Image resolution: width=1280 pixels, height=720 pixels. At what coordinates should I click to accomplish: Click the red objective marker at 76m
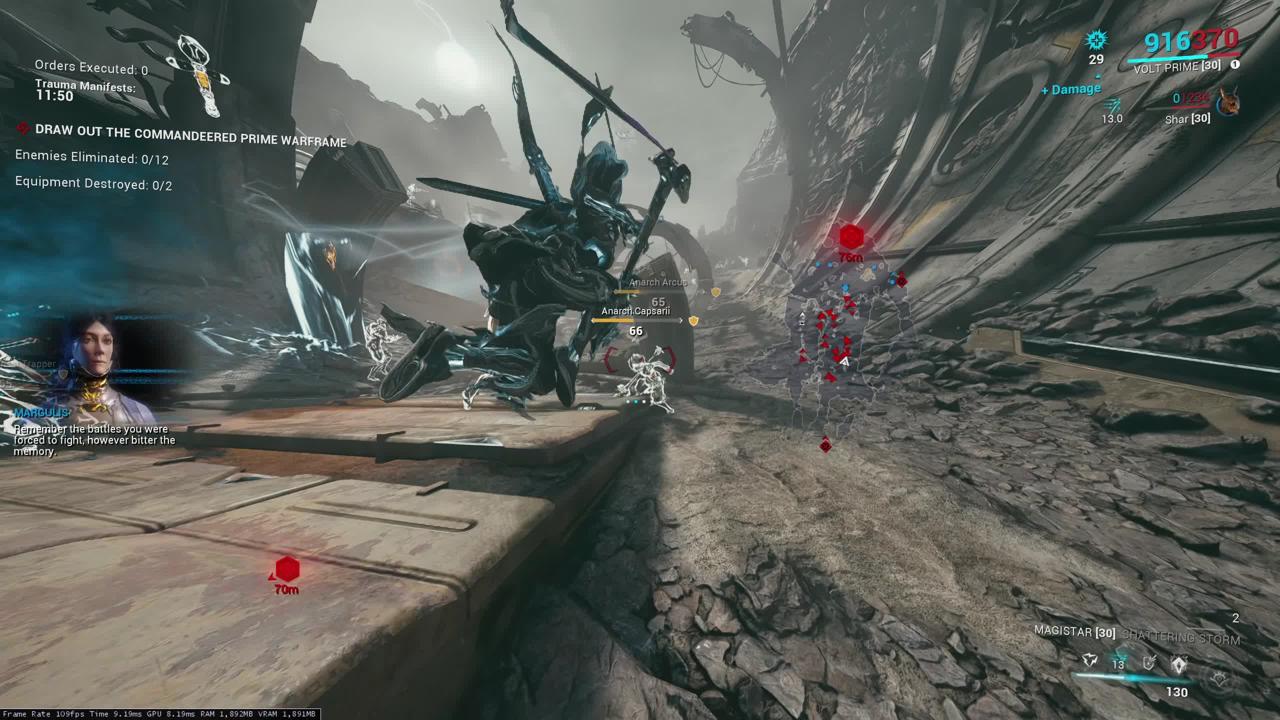pyautogui.click(x=851, y=238)
